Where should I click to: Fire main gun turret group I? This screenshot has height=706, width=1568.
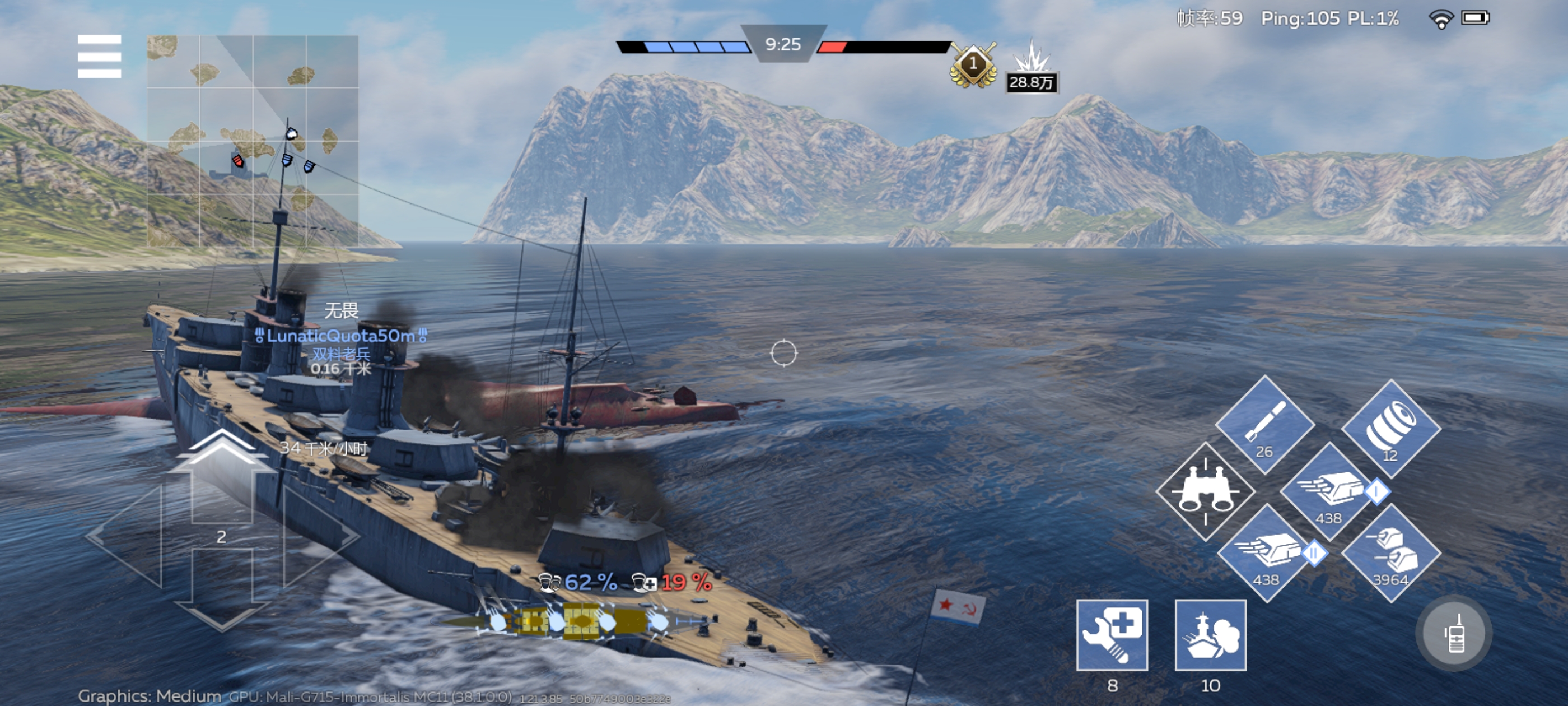tap(1329, 491)
